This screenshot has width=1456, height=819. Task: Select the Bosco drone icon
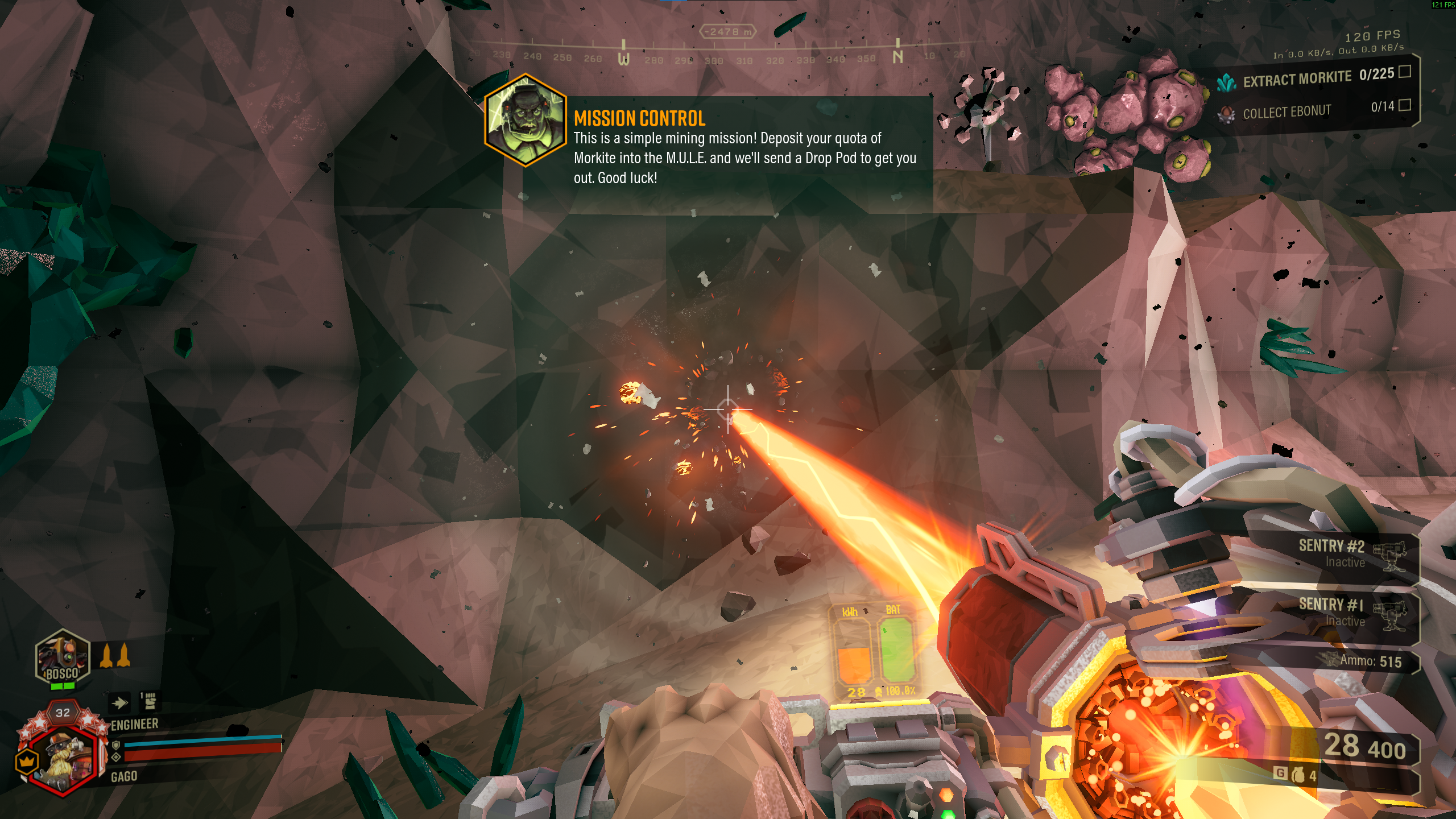(63, 657)
